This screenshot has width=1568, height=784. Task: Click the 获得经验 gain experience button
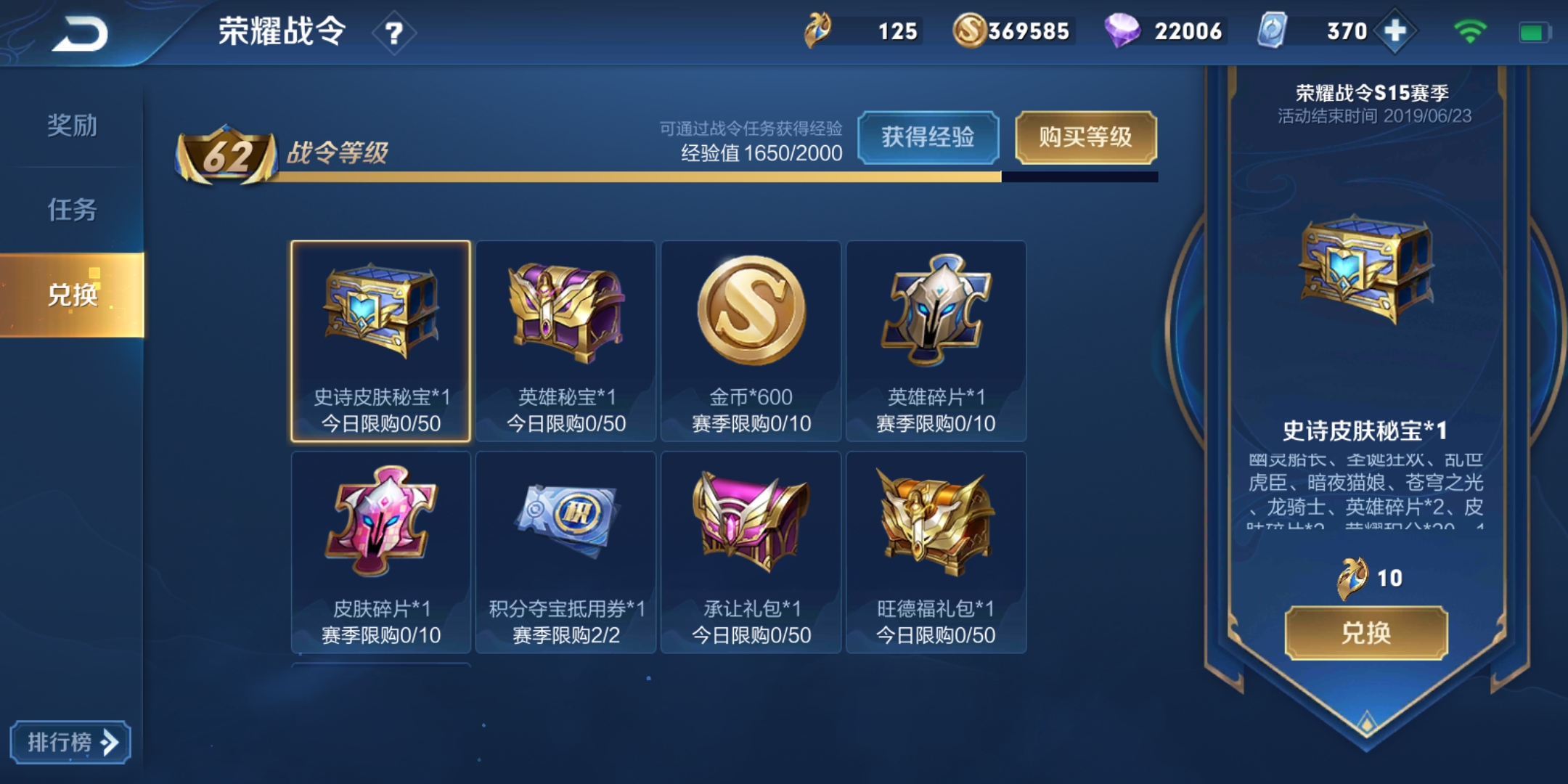pyautogui.click(x=929, y=138)
